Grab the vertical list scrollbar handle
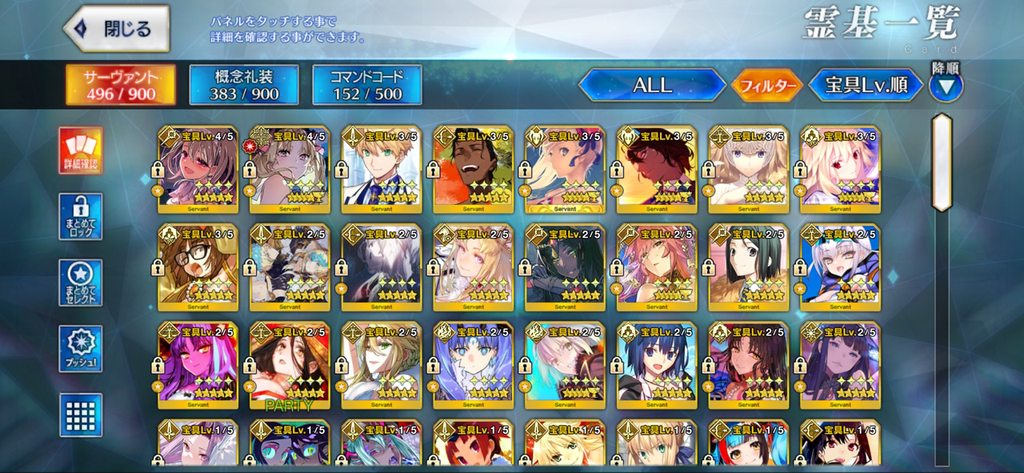Screen dimensions: 1024x473 tap(941, 163)
